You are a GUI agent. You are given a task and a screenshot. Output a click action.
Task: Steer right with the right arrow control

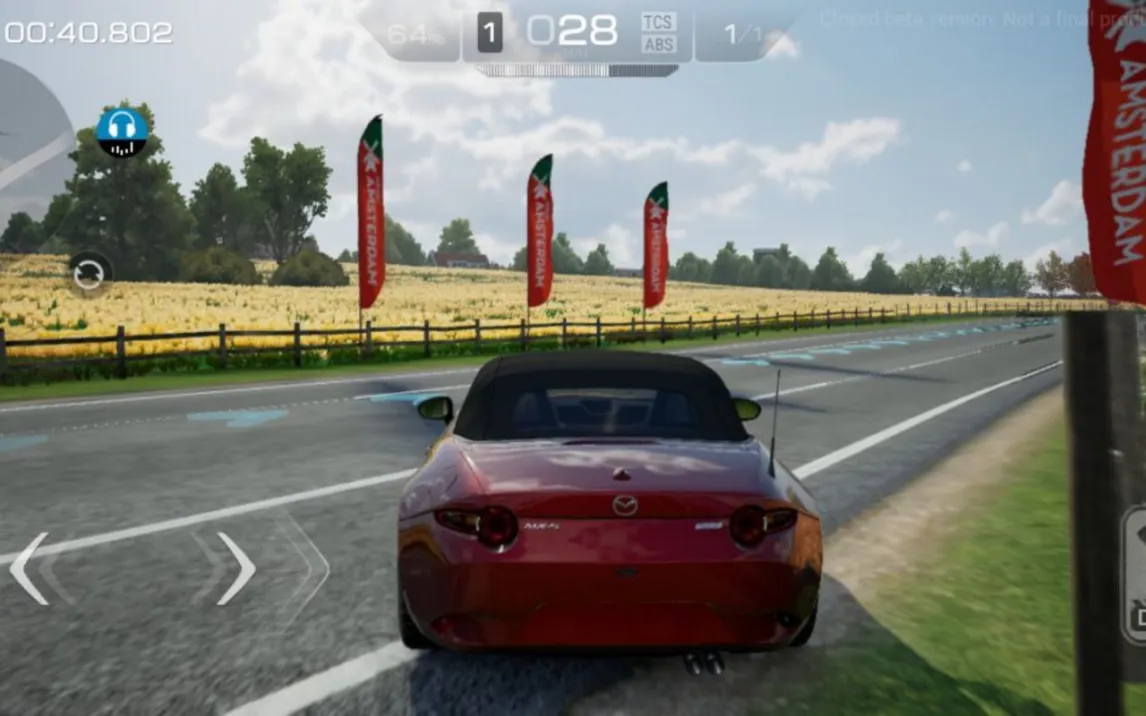coord(236,568)
